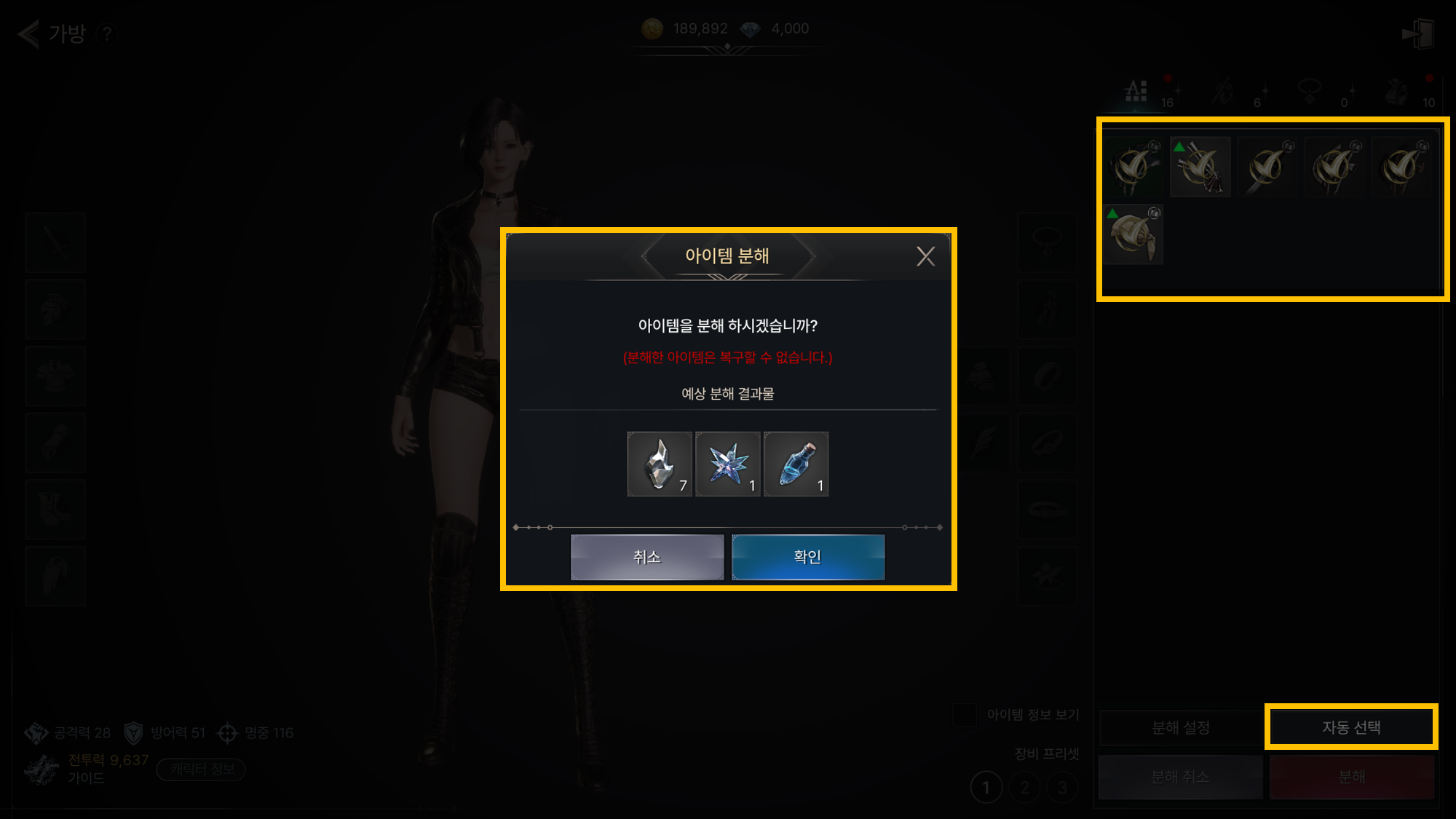The image size is (1456, 819).
Task: Click the red 분해 disassemble button
Action: pos(1352,777)
